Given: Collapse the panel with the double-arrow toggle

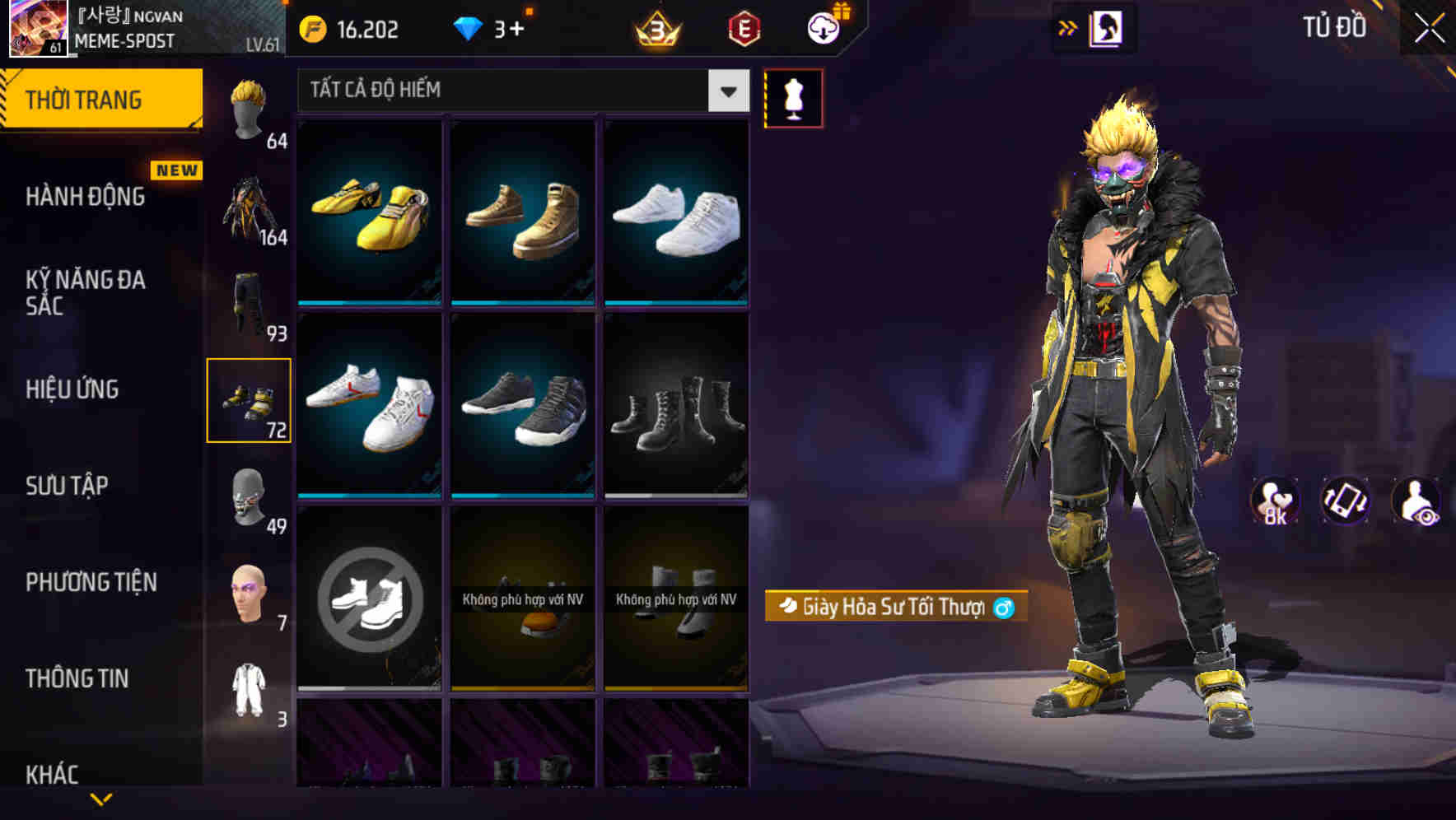Looking at the screenshot, I should pos(1068,27).
